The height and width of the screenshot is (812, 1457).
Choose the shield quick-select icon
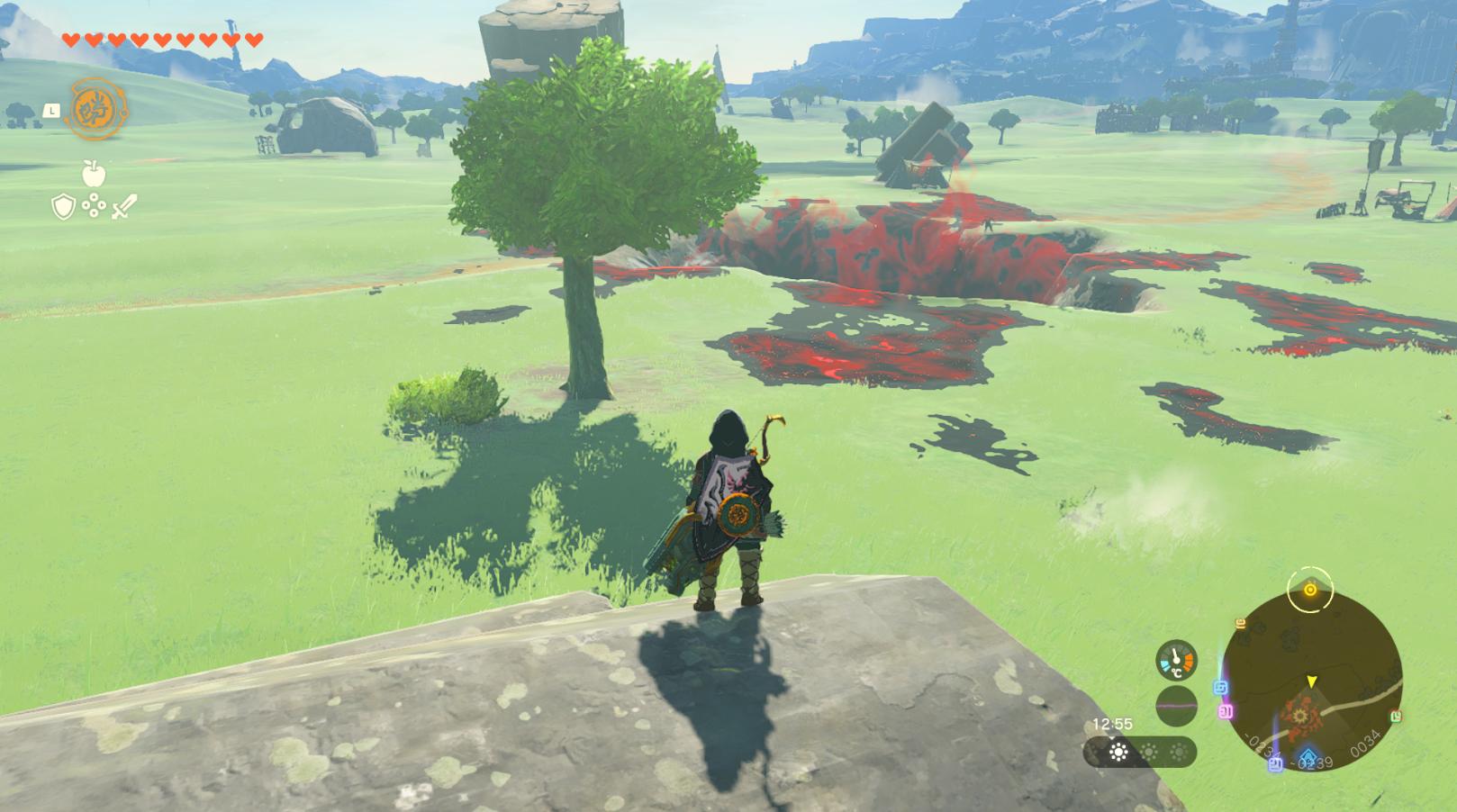tap(63, 208)
